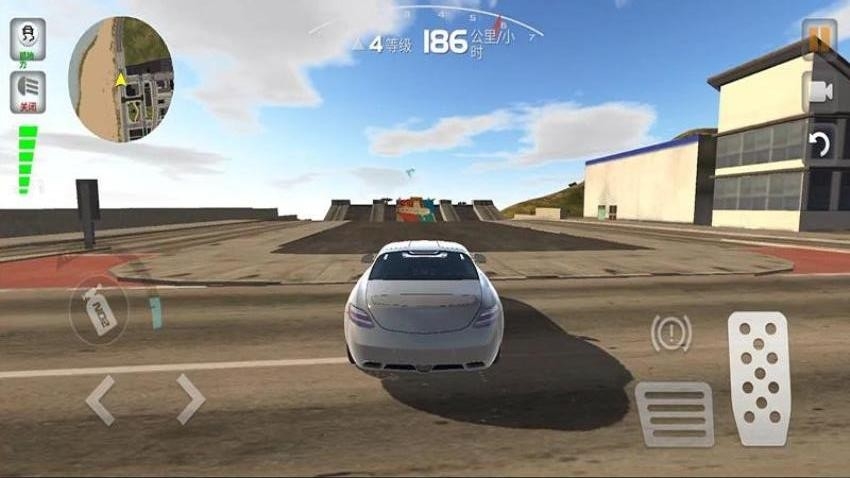The height and width of the screenshot is (478, 850).
Task: Steer right with the right arrow
Action: 190,400
